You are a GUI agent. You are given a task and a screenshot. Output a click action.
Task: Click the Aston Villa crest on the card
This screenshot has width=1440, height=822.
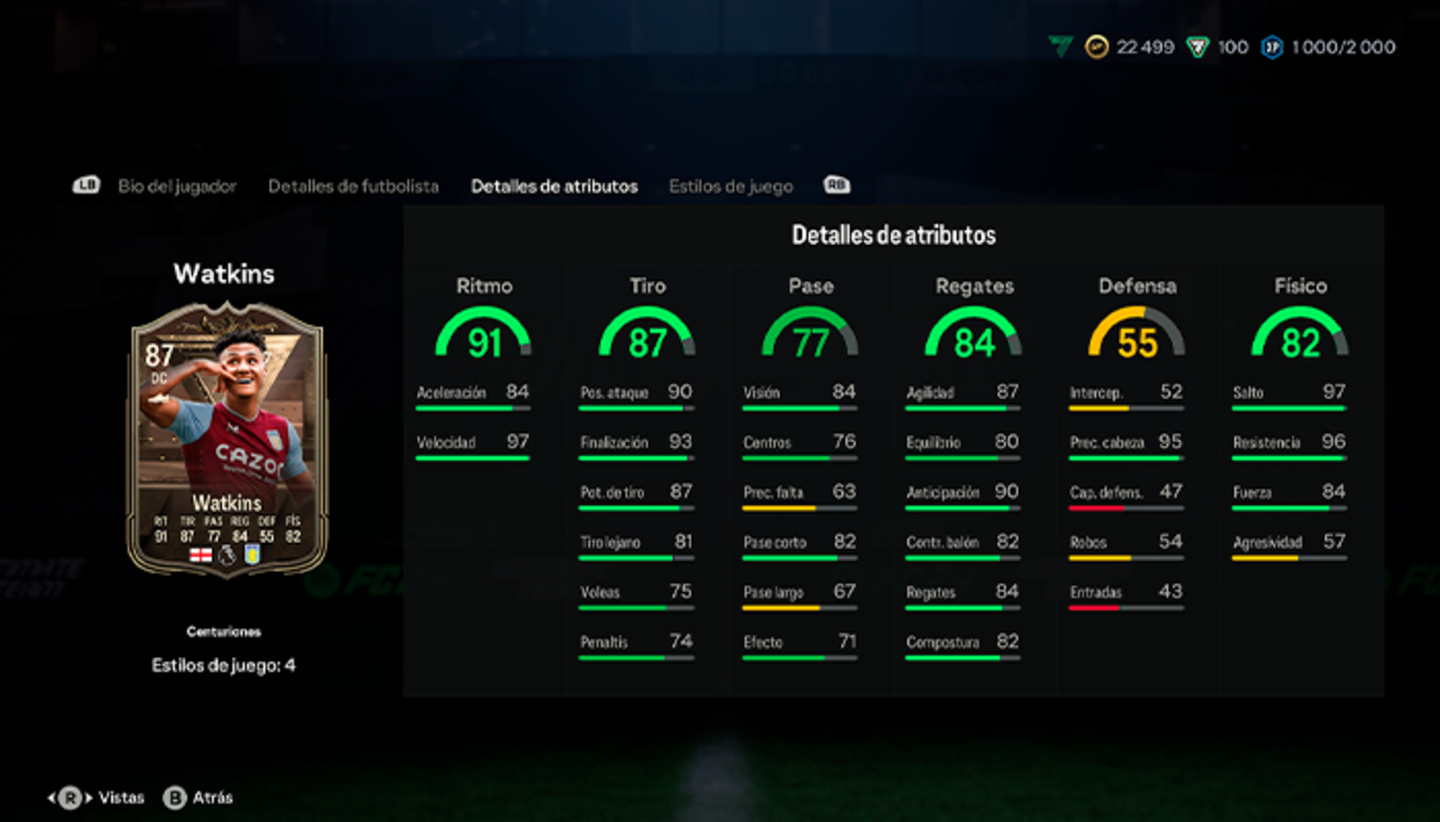pos(252,554)
